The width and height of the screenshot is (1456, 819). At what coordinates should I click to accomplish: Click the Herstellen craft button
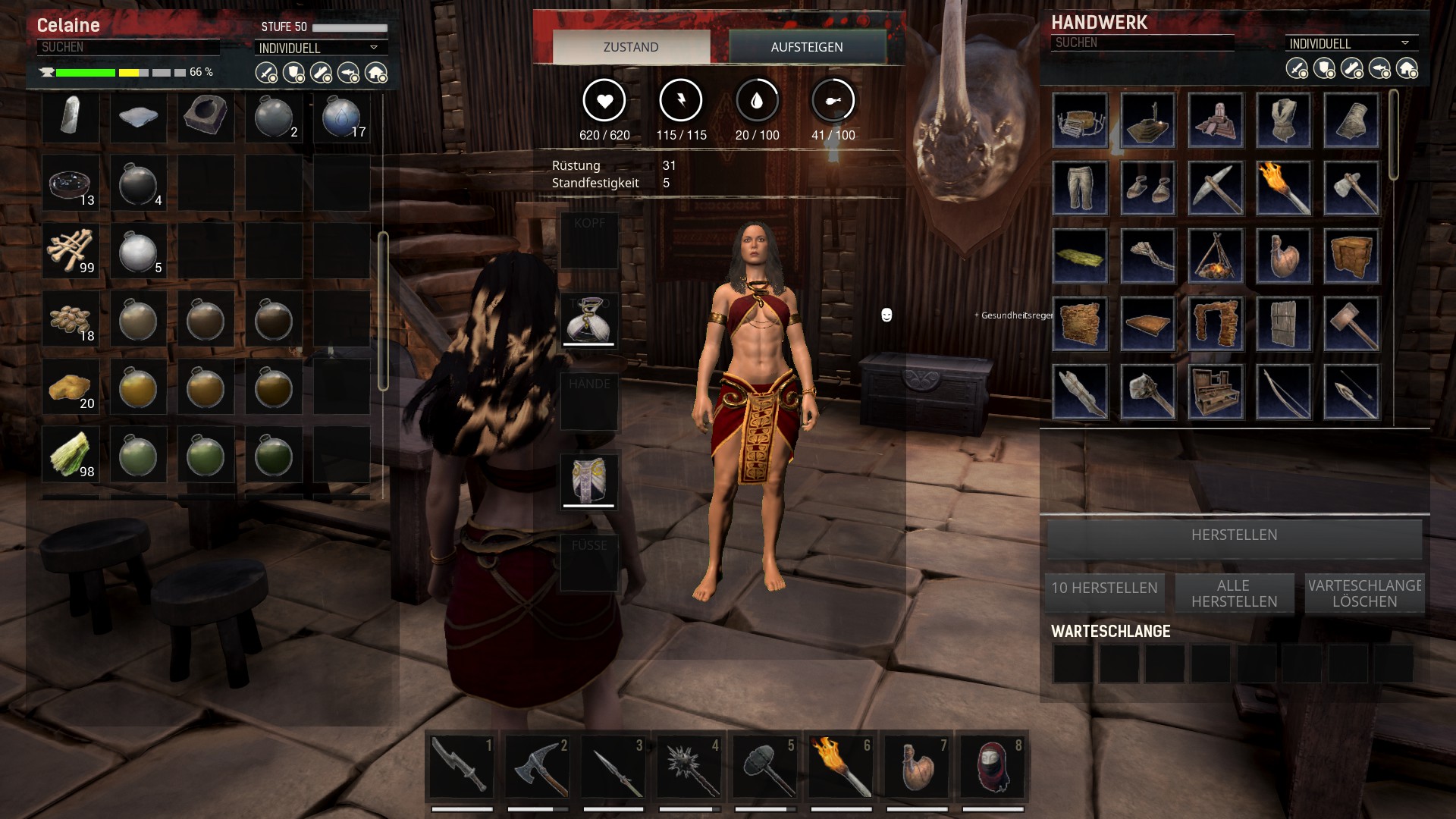[x=1234, y=535]
